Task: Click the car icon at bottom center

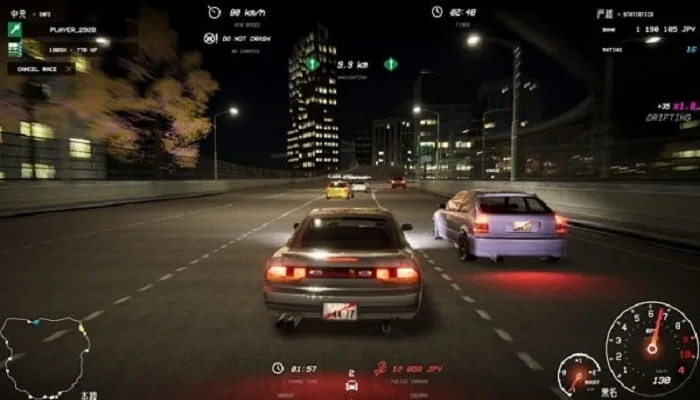Action: pos(351,385)
